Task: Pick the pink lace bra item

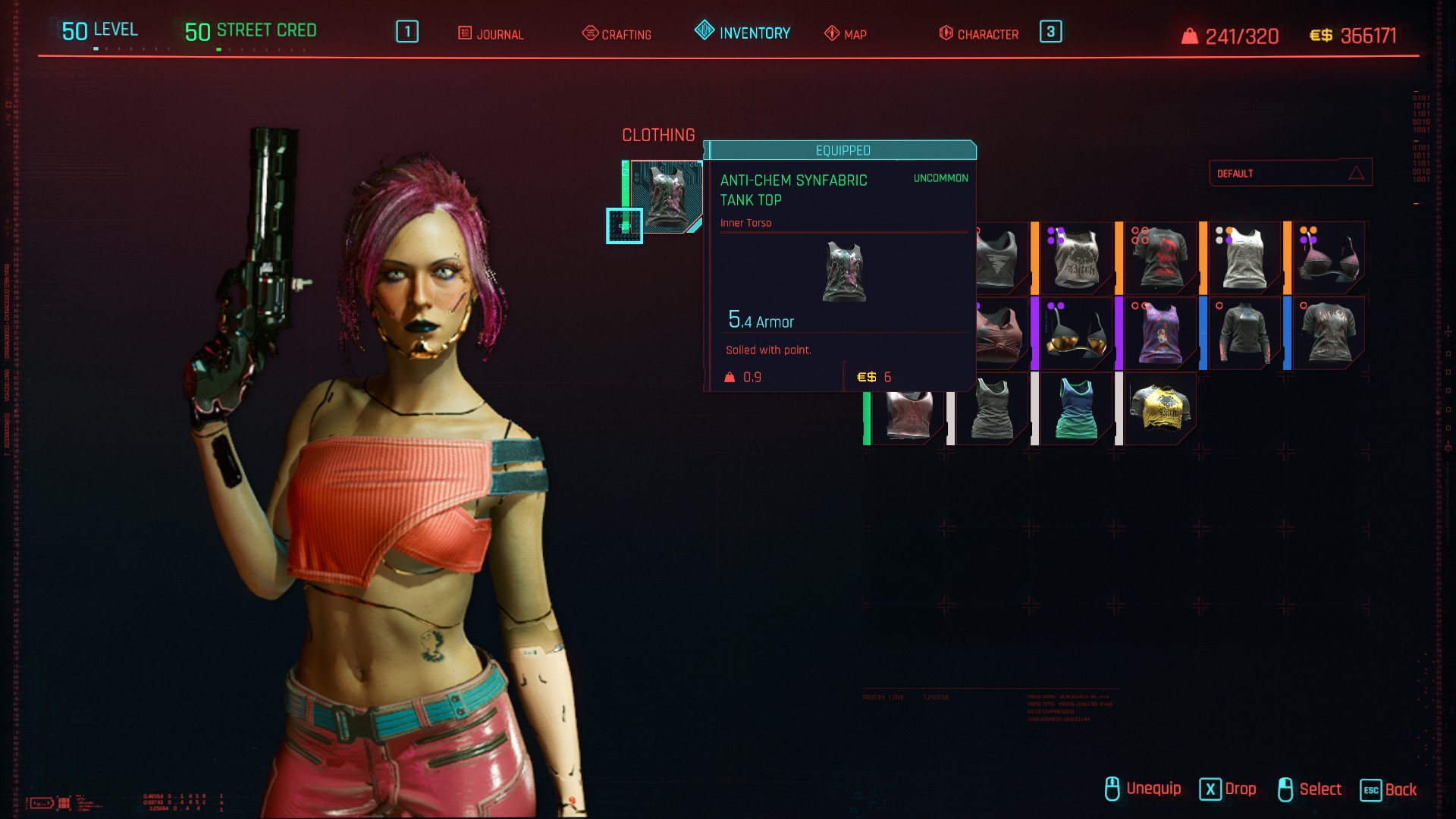Action: tap(1328, 259)
